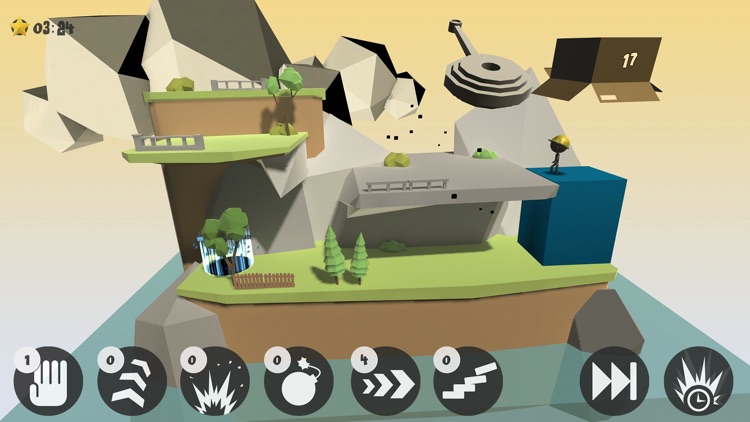Screen dimensions: 750x422
Task: Activate the explosion burst ability
Action: point(215,381)
